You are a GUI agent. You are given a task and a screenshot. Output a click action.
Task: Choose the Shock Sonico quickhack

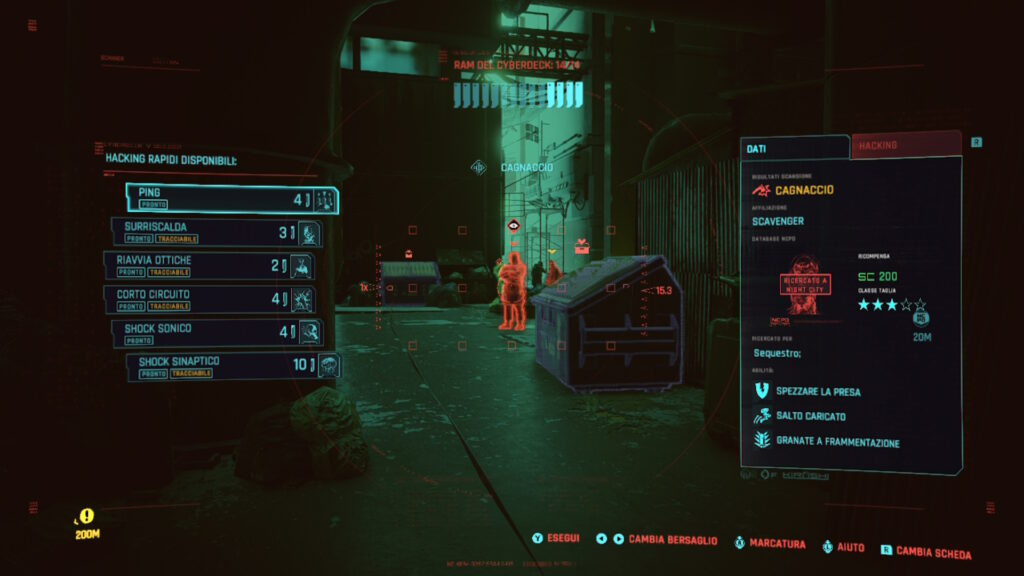(x=216, y=333)
